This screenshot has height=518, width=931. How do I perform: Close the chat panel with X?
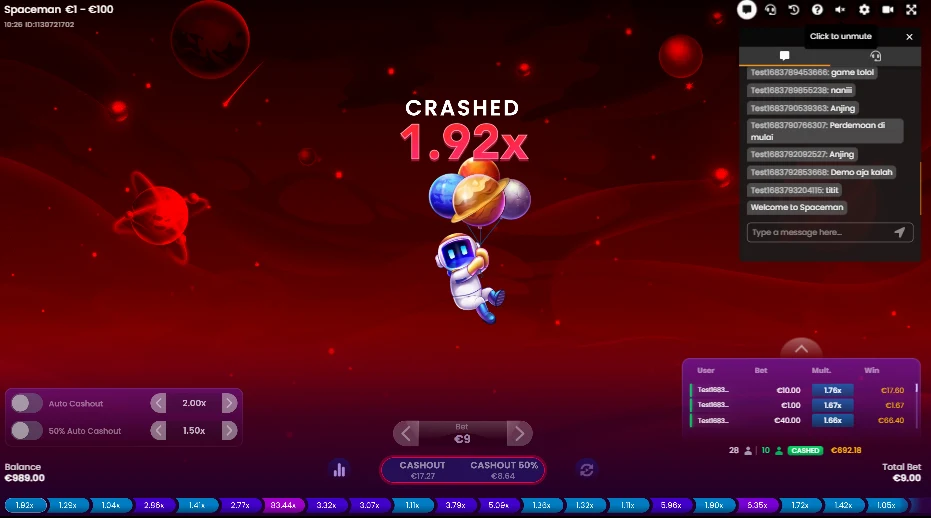tap(909, 37)
